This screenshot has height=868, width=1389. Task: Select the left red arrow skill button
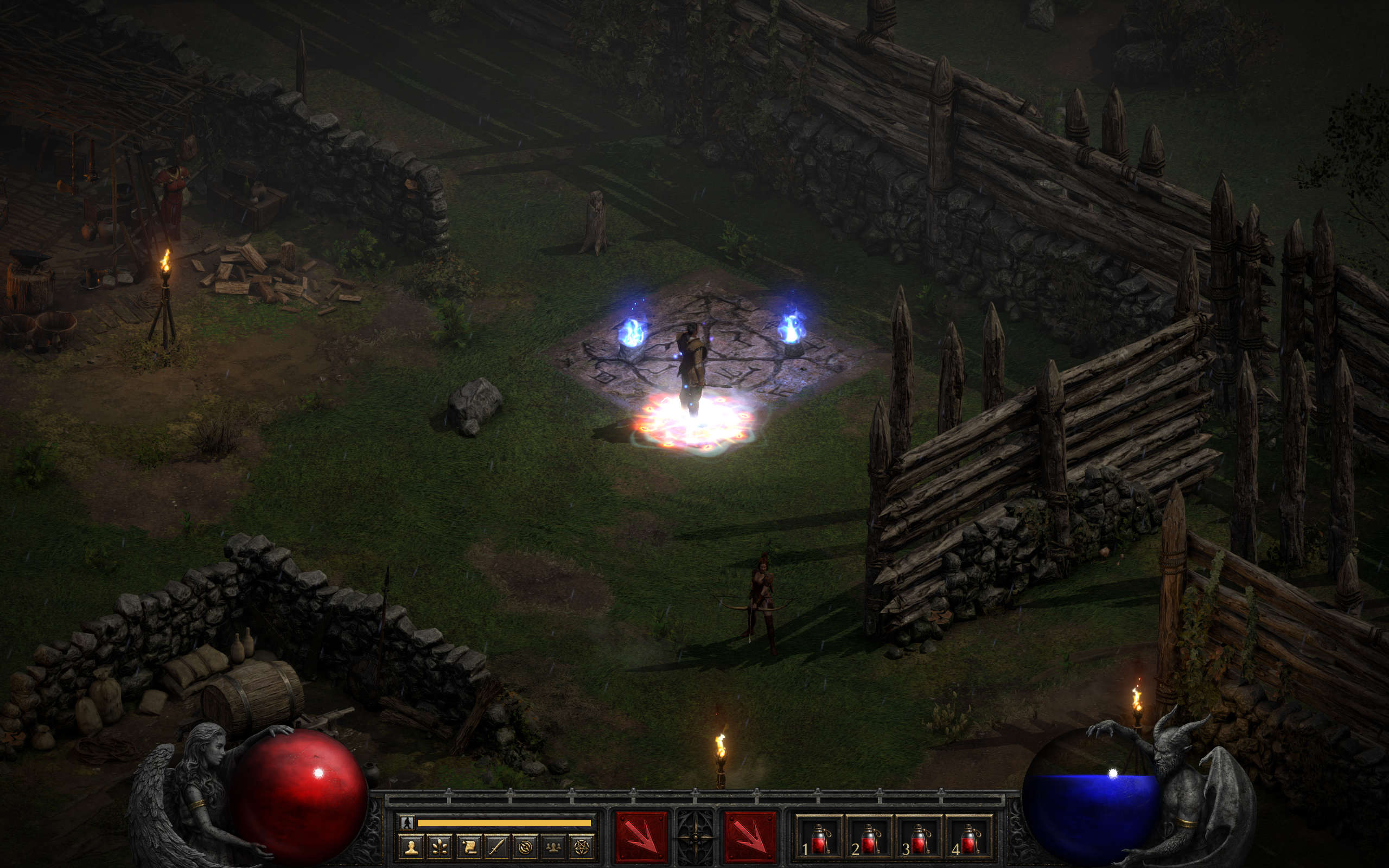[x=641, y=837]
